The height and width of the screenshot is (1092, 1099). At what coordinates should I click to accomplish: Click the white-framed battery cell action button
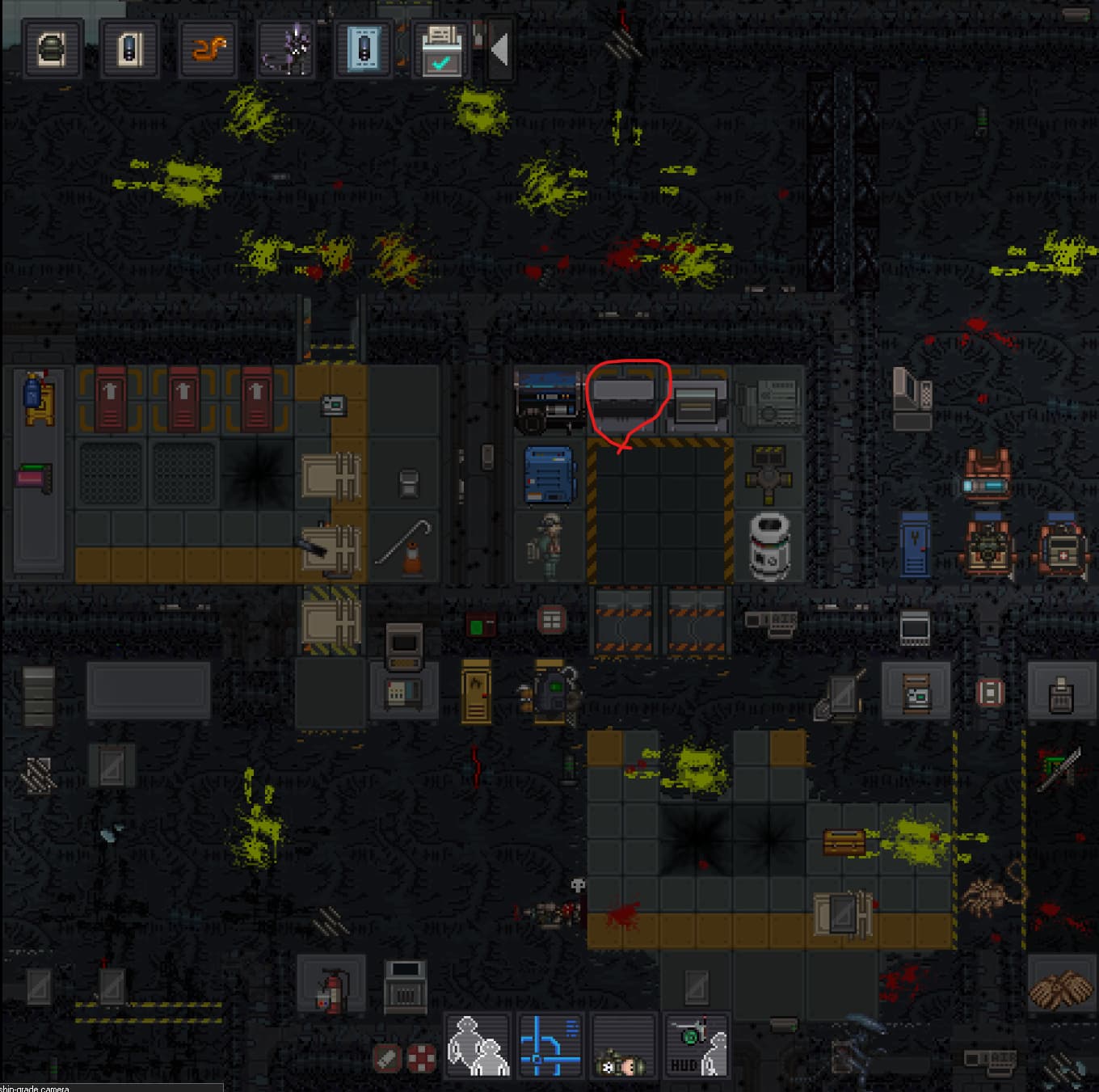130,48
